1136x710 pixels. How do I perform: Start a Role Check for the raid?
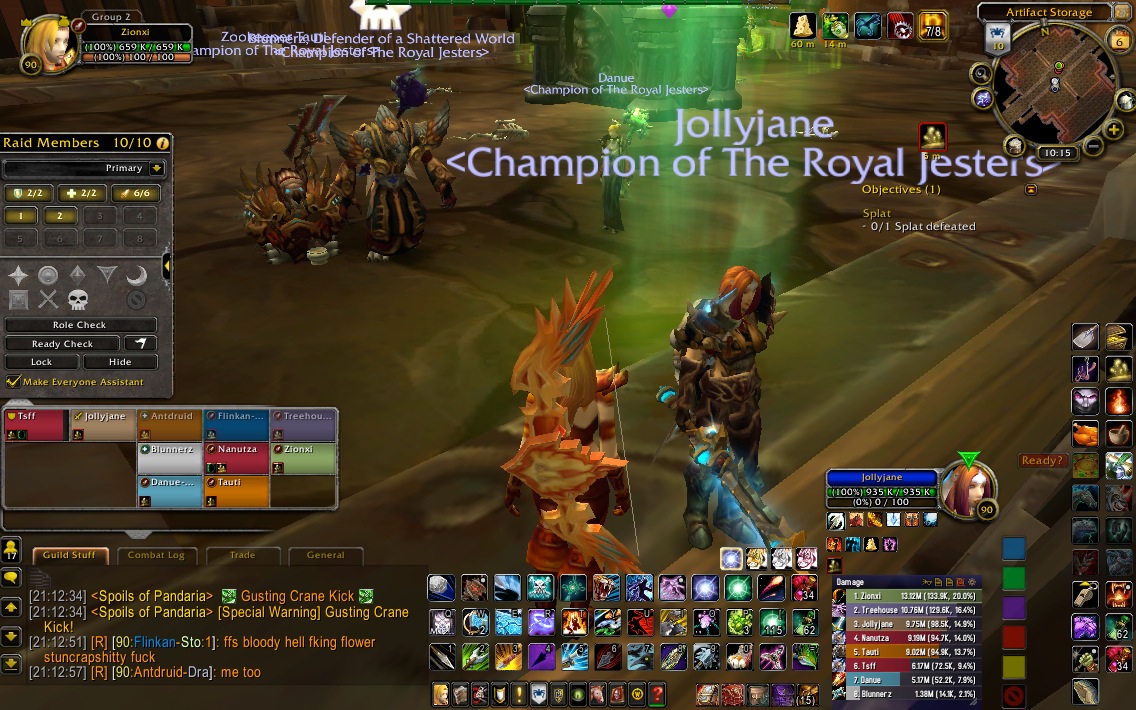pos(80,325)
